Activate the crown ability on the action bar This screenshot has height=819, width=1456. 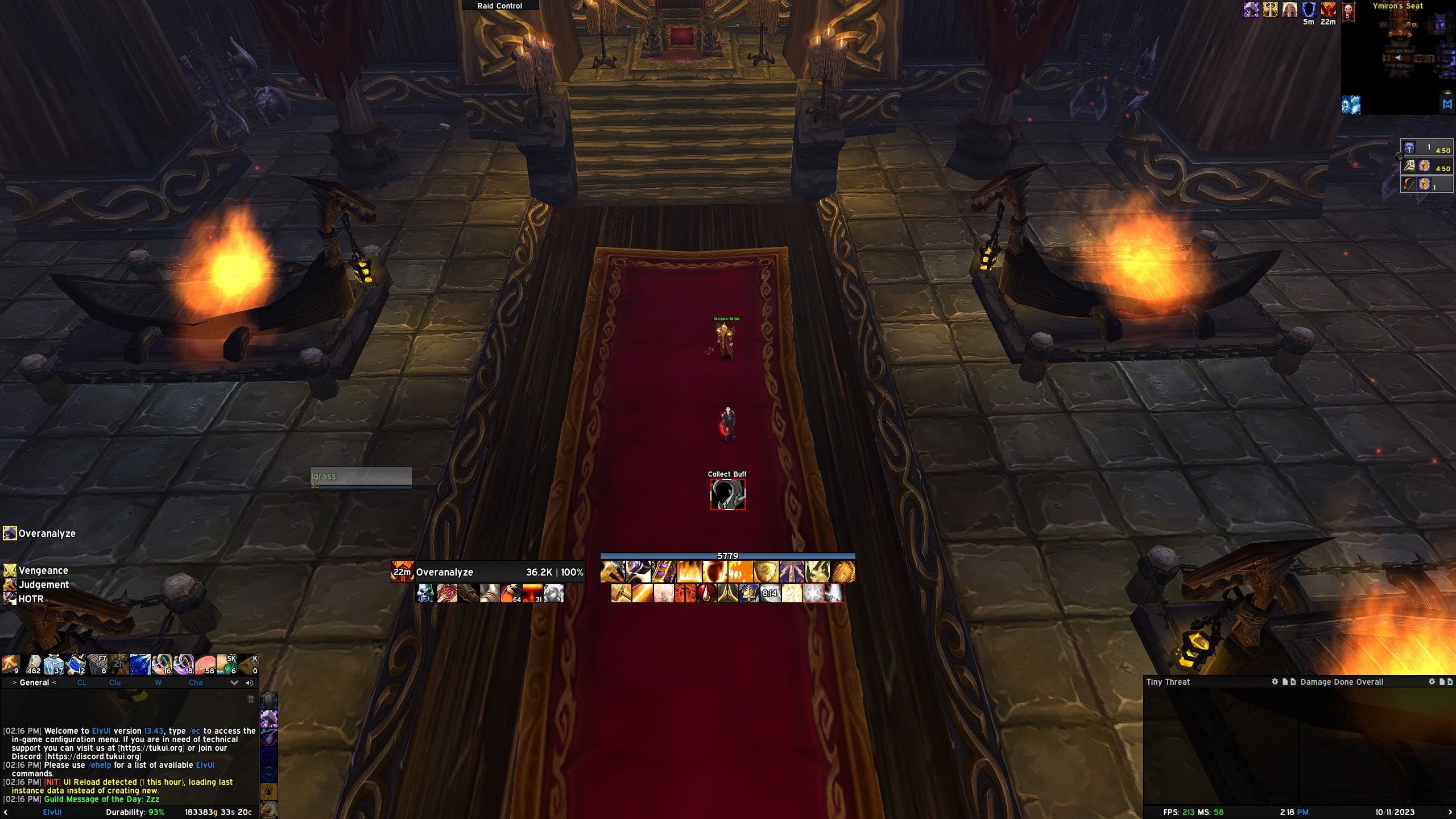click(x=748, y=593)
